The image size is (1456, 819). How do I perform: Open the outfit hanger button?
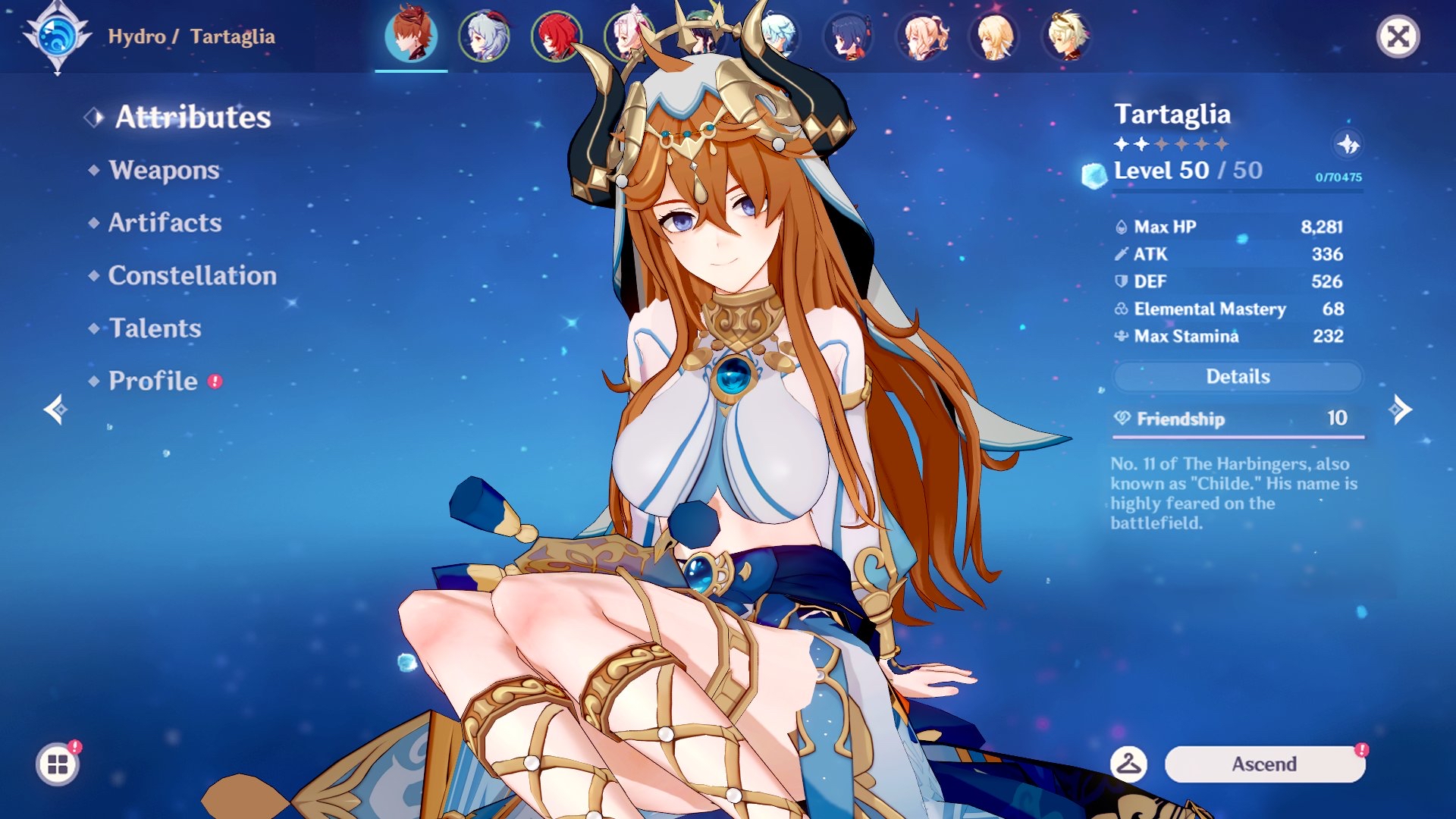click(x=1128, y=764)
